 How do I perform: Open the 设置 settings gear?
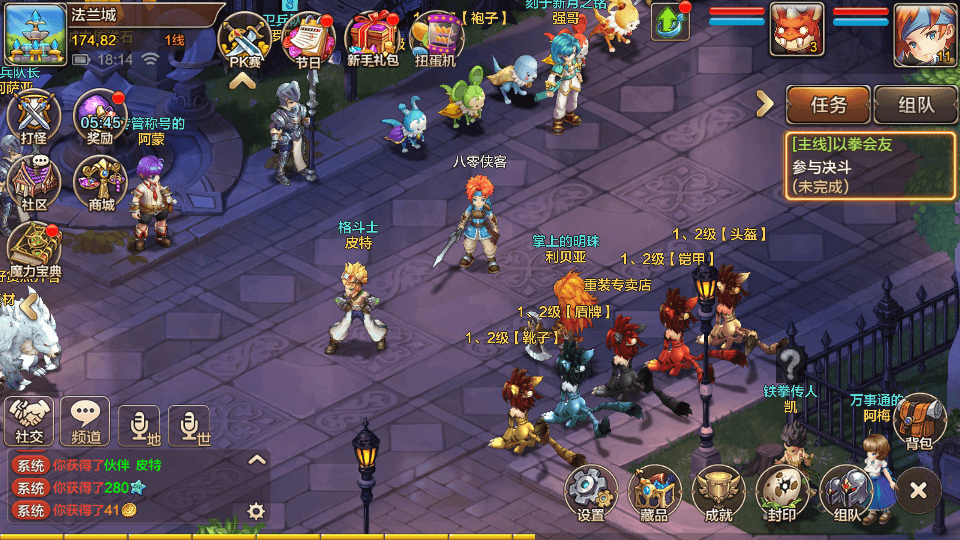point(591,492)
